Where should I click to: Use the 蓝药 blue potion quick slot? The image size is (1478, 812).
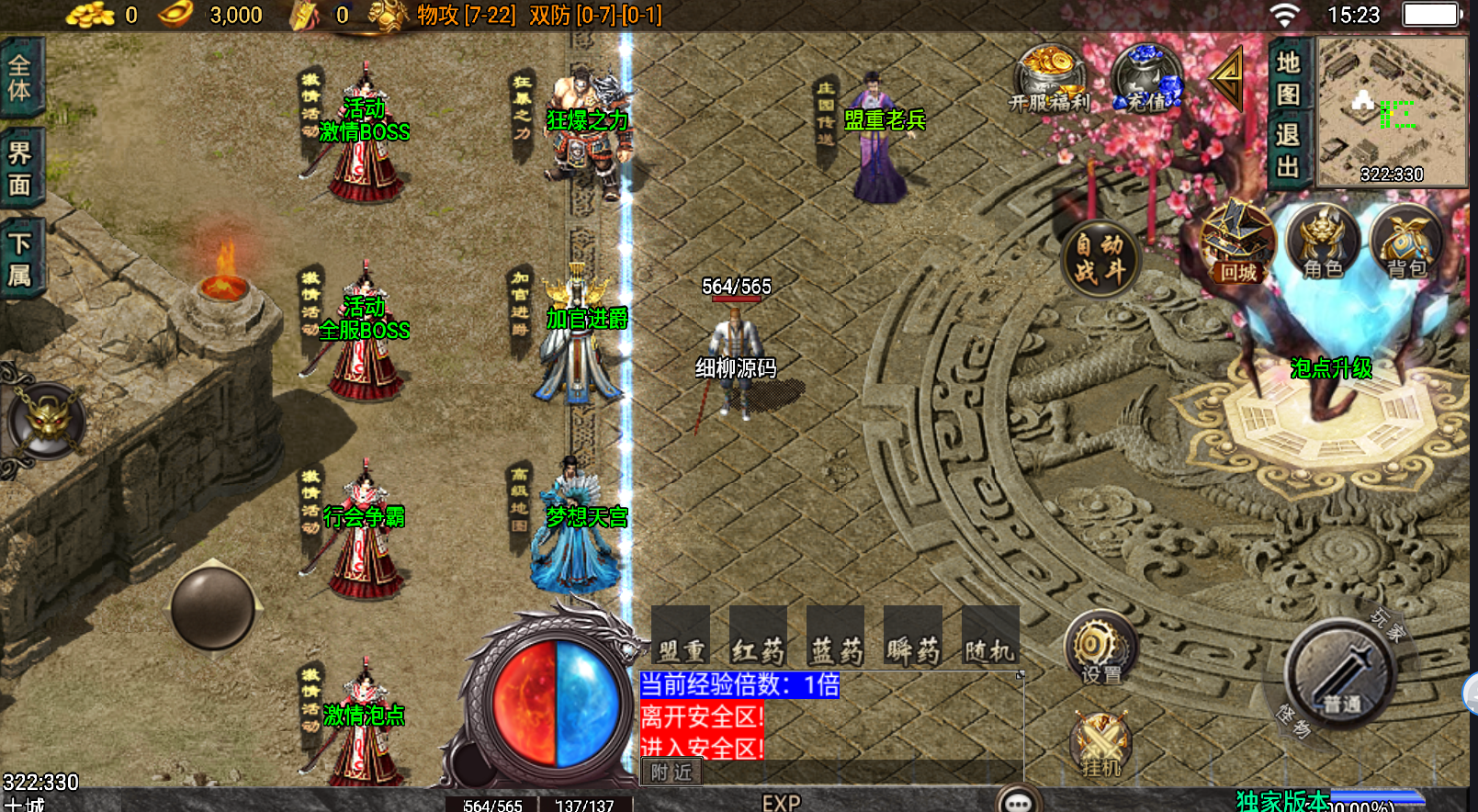pyautogui.click(x=835, y=637)
